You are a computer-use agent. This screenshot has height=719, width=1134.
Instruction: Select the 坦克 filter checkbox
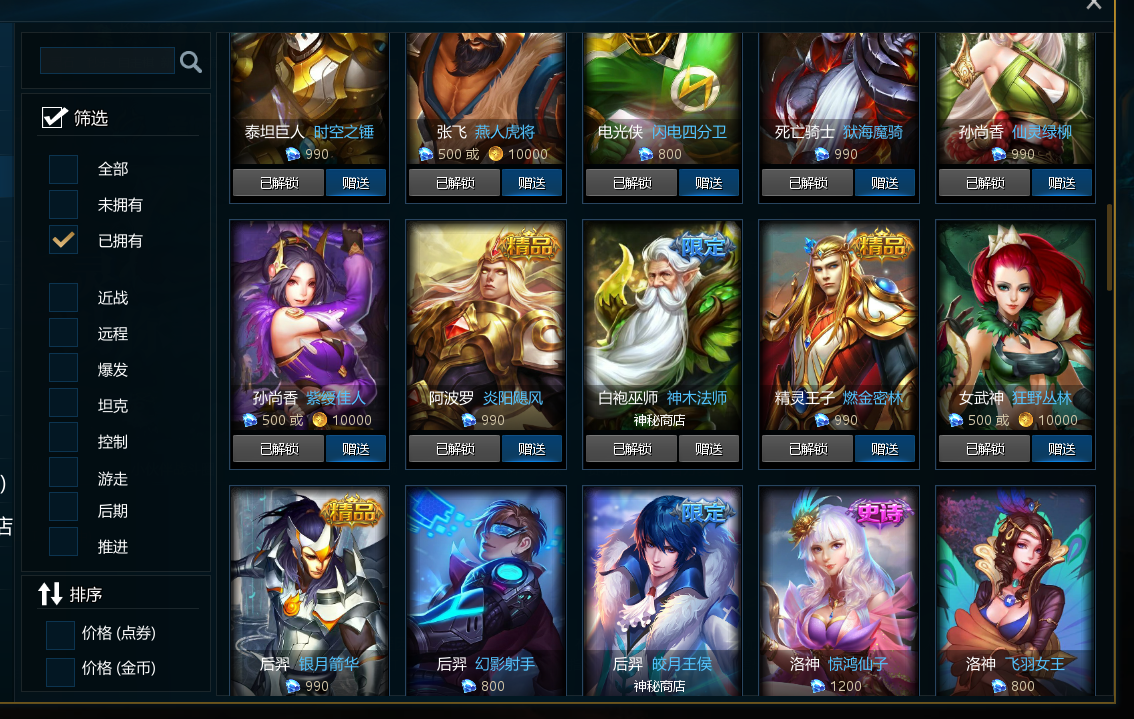tap(64, 406)
